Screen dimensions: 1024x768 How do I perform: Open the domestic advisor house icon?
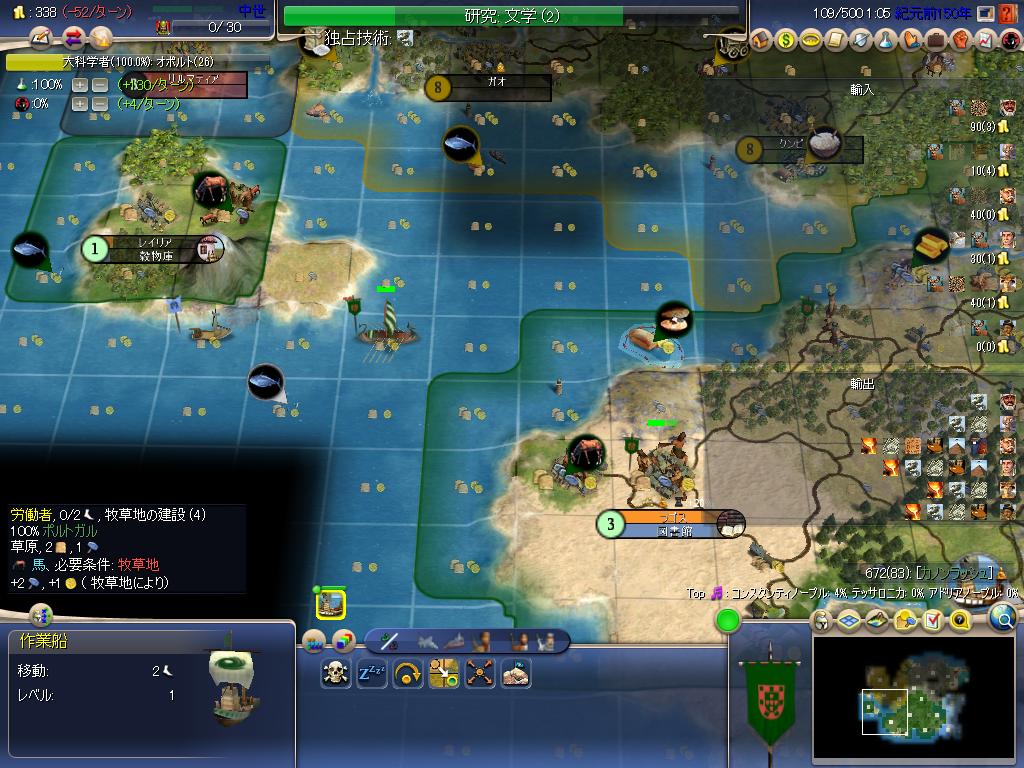click(x=761, y=40)
